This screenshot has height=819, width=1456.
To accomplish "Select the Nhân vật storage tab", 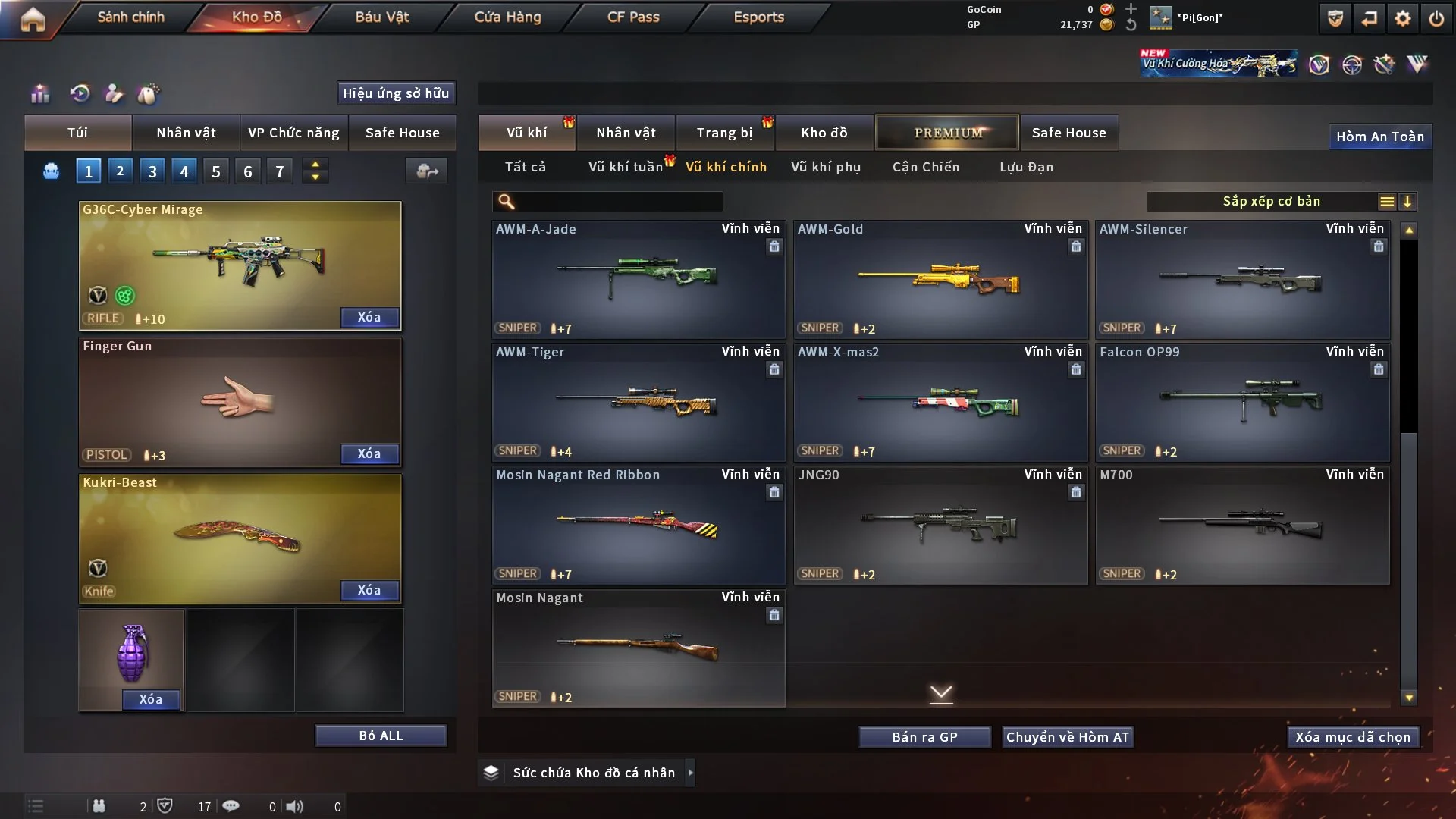I will [626, 133].
